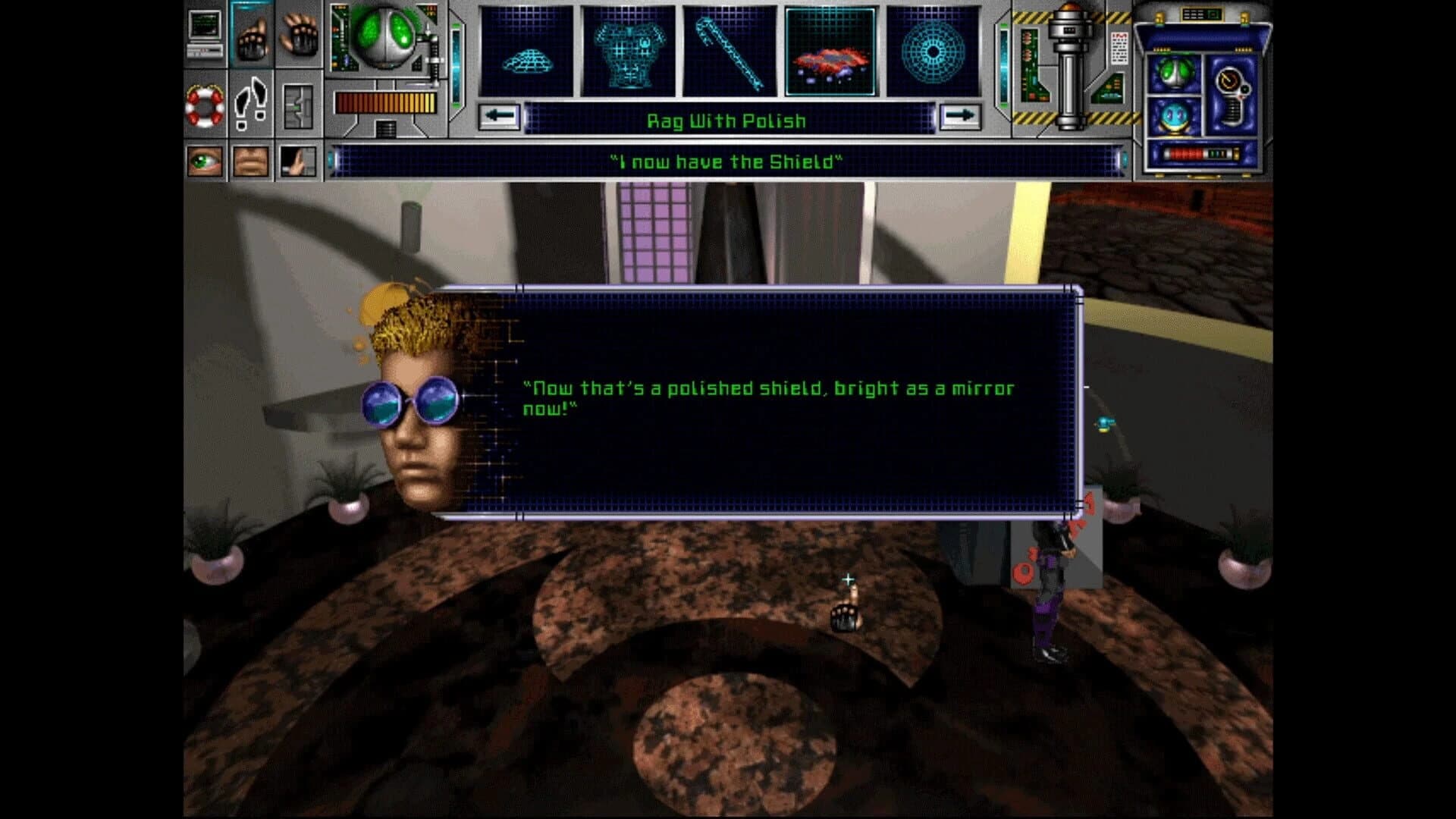This screenshot has width=1456, height=819.
Task: Click the door exit icon
Action: point(298,106)
